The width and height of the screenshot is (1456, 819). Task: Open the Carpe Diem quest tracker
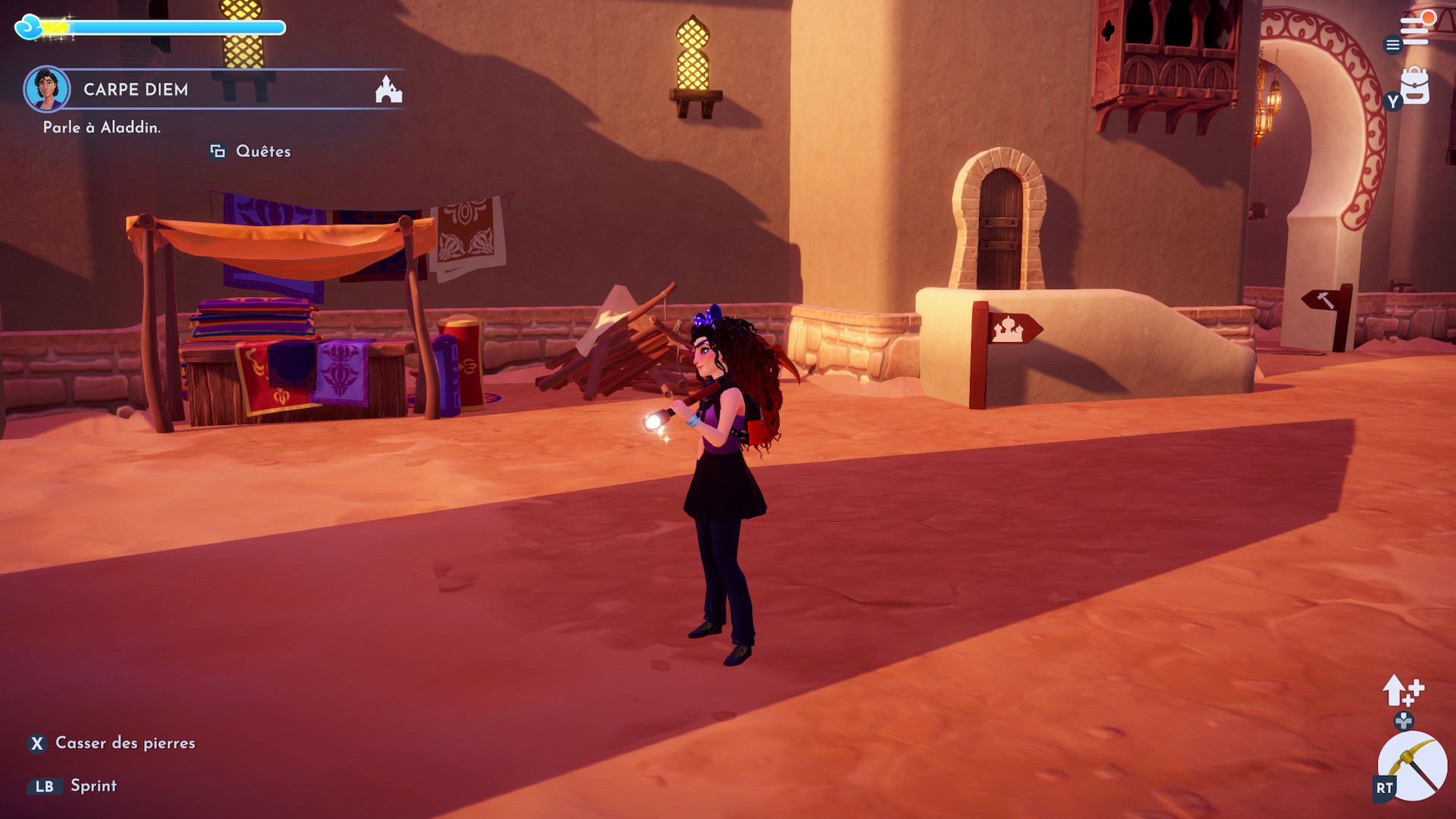tap(136, 89)
